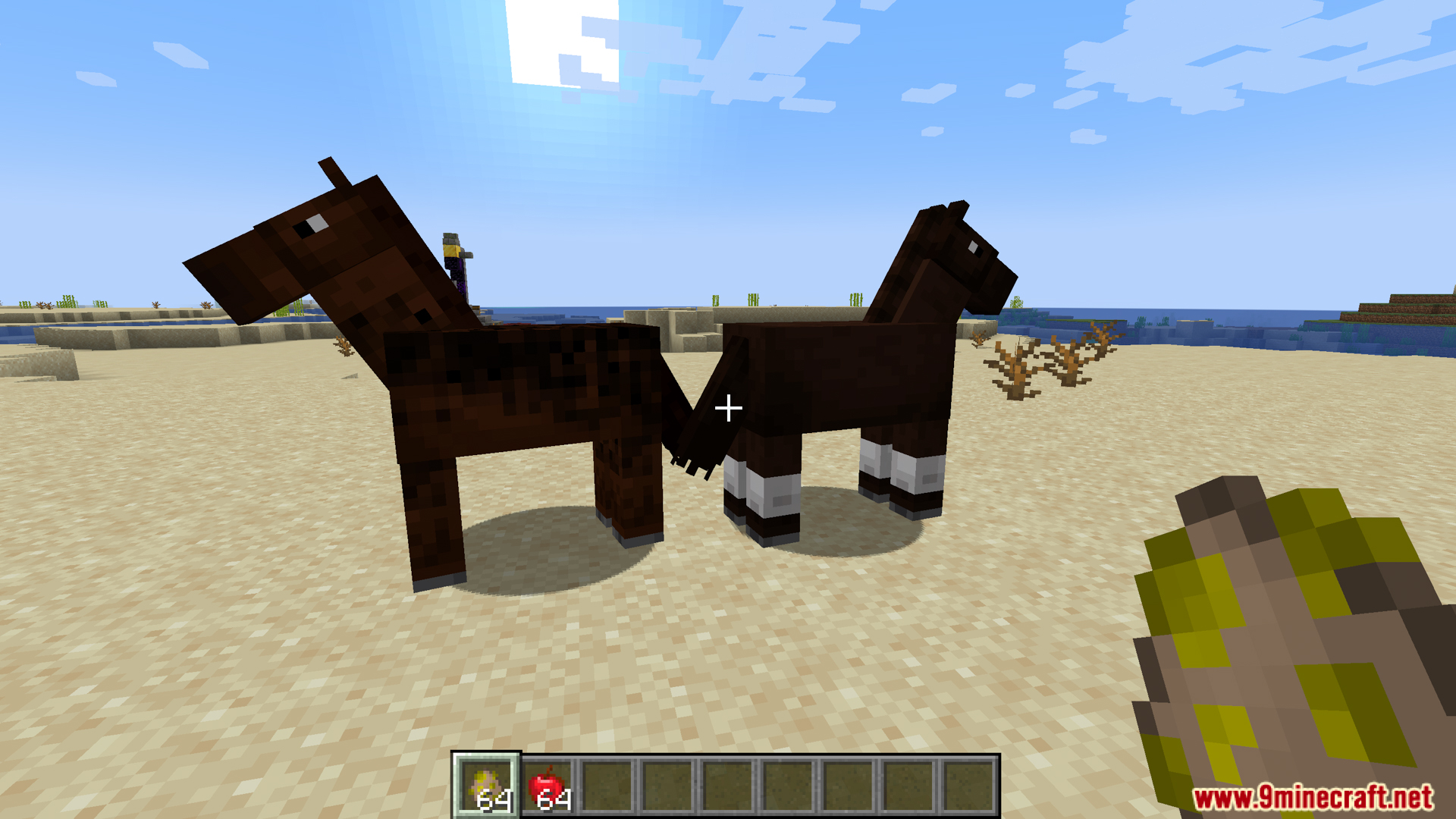Click the sugar cane near the shoreline
This screenshot has width=1456, height=819.
coord(752,300)
